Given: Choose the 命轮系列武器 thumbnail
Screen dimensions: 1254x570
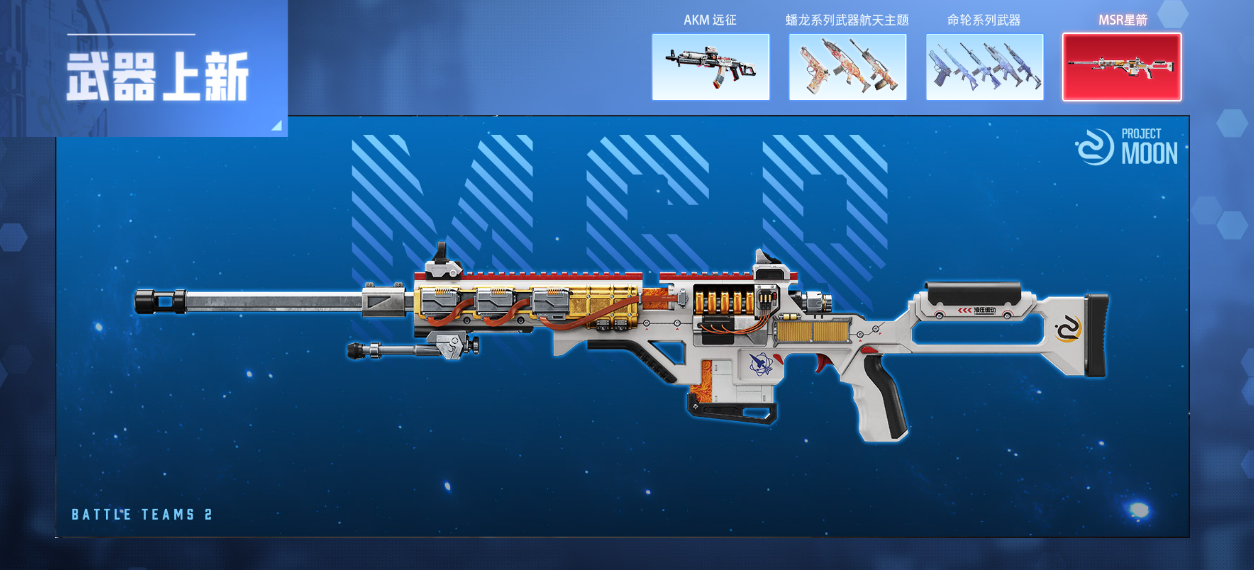Looking at the screenshot, I should click(984, 67).
